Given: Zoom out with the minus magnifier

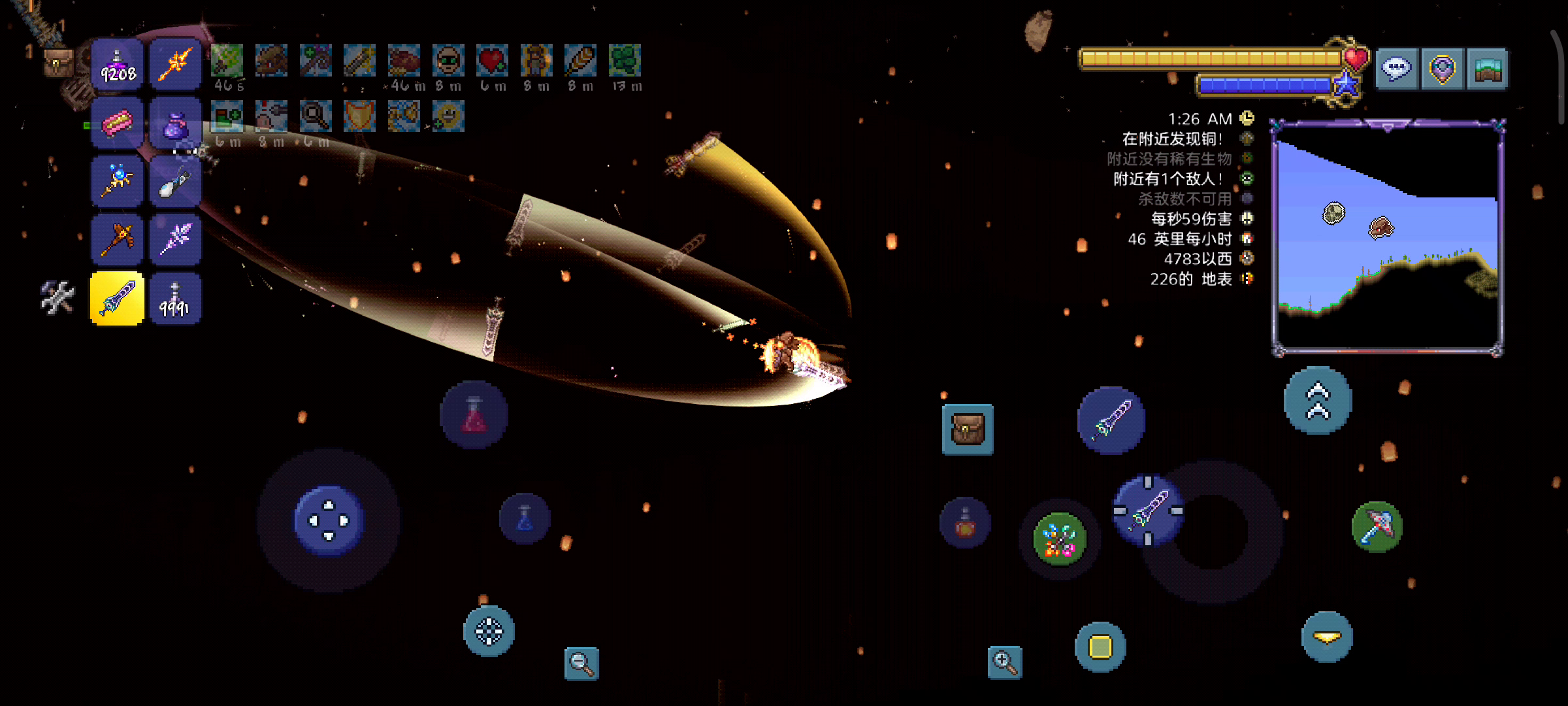Looking at the screenshot, I should point(581,663).
